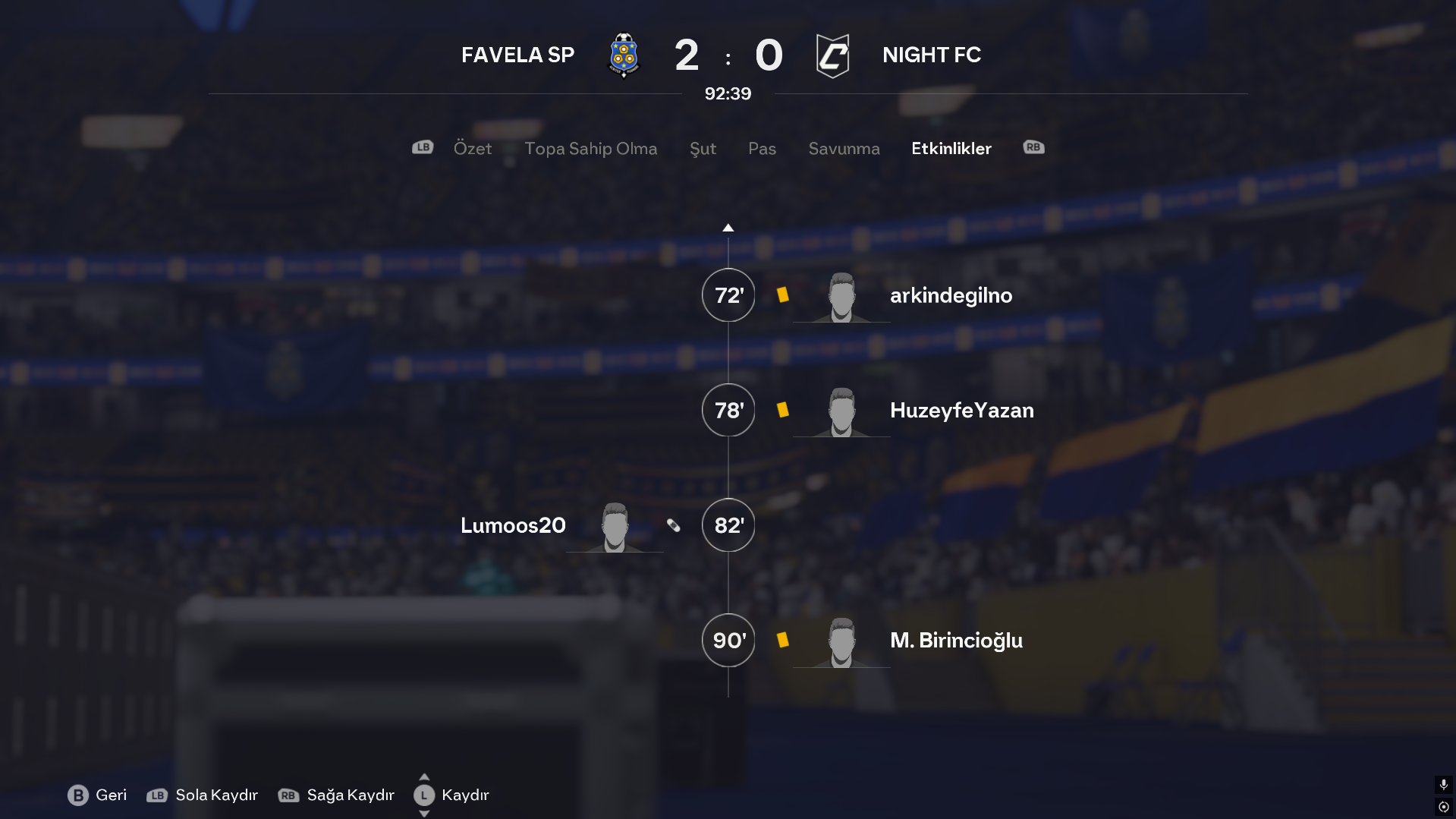Switch to the Özet tab
The height and width of the screenshot is (819, 1456).
click(472, 149)
